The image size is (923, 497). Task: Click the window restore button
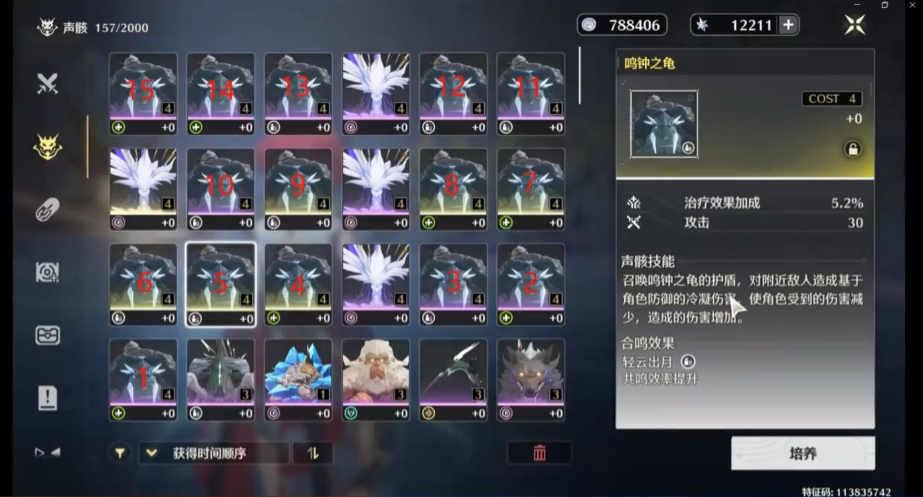point(884,5)
